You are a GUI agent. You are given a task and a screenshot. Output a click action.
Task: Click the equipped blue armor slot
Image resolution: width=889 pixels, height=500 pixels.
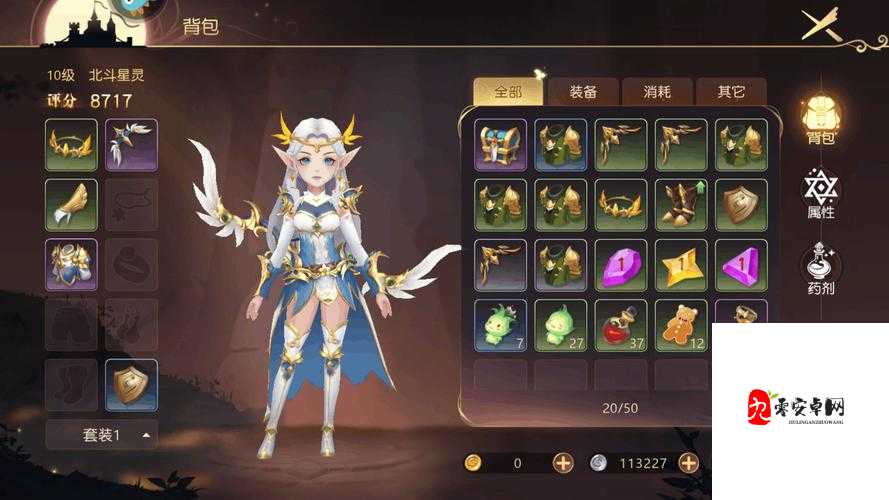pos(71,265)
